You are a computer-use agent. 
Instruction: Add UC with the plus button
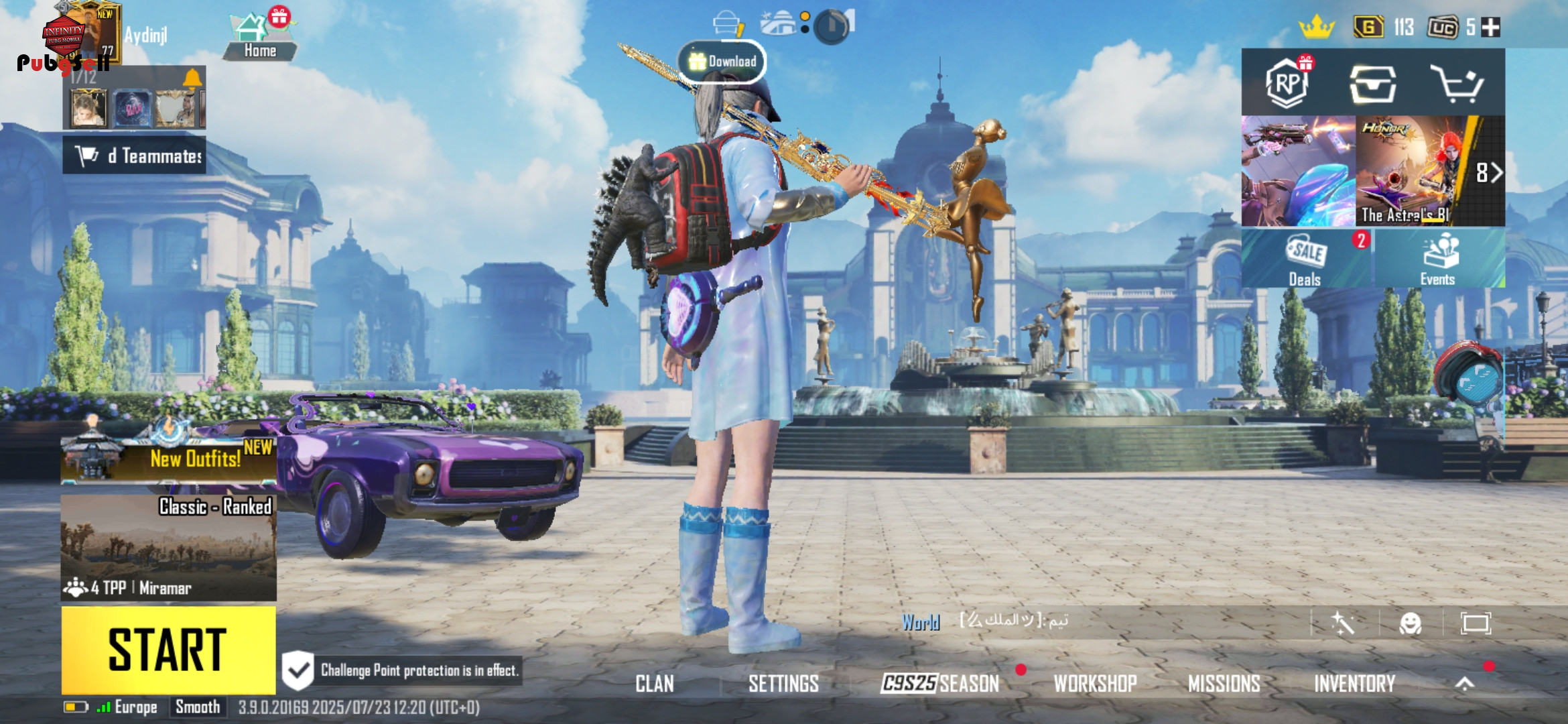(x=1490, y=27)
